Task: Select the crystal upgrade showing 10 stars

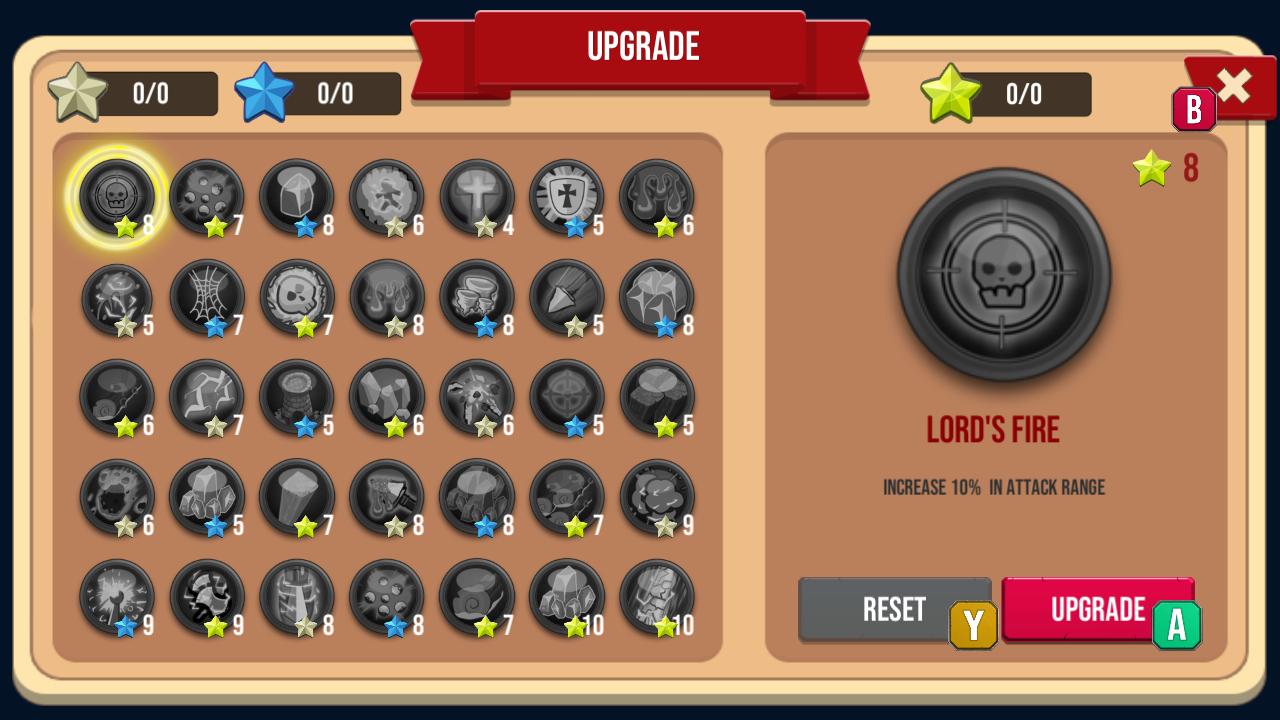Action: pos(567,598)
